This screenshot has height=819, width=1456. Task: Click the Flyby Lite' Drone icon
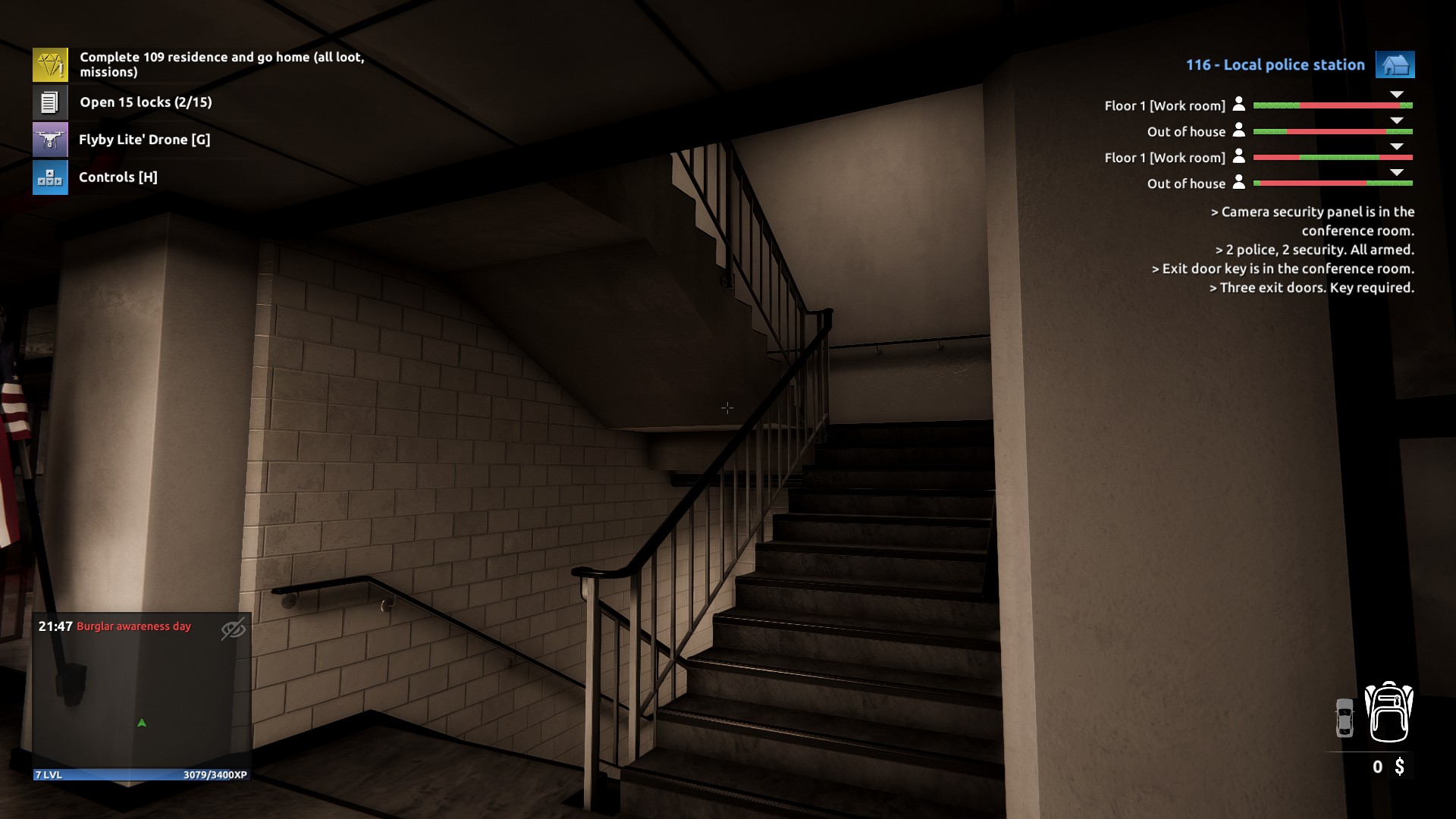pos(49,139)
